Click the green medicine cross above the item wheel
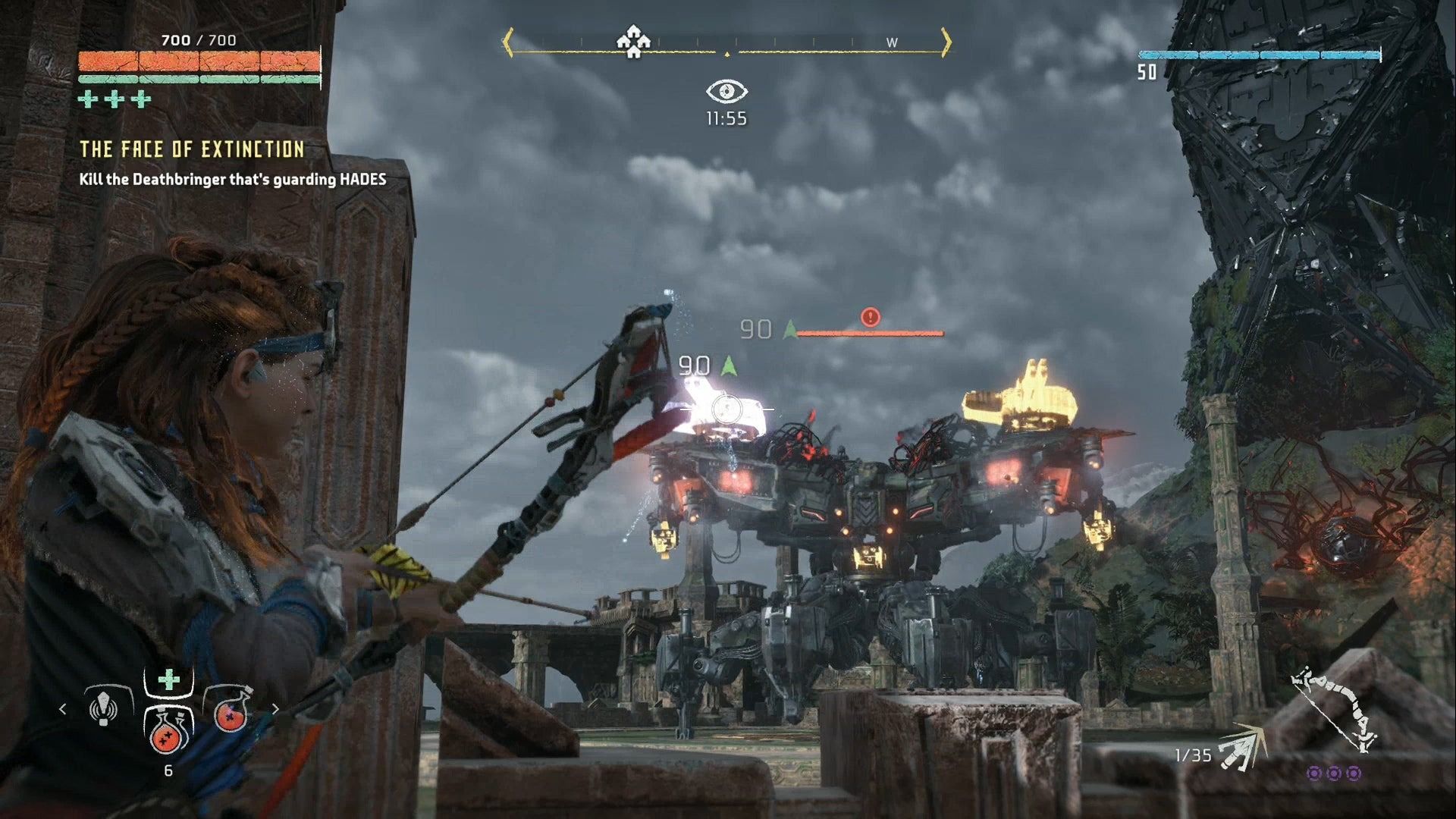The height and width of the screenshot is (819, 1456). (168, 679)
